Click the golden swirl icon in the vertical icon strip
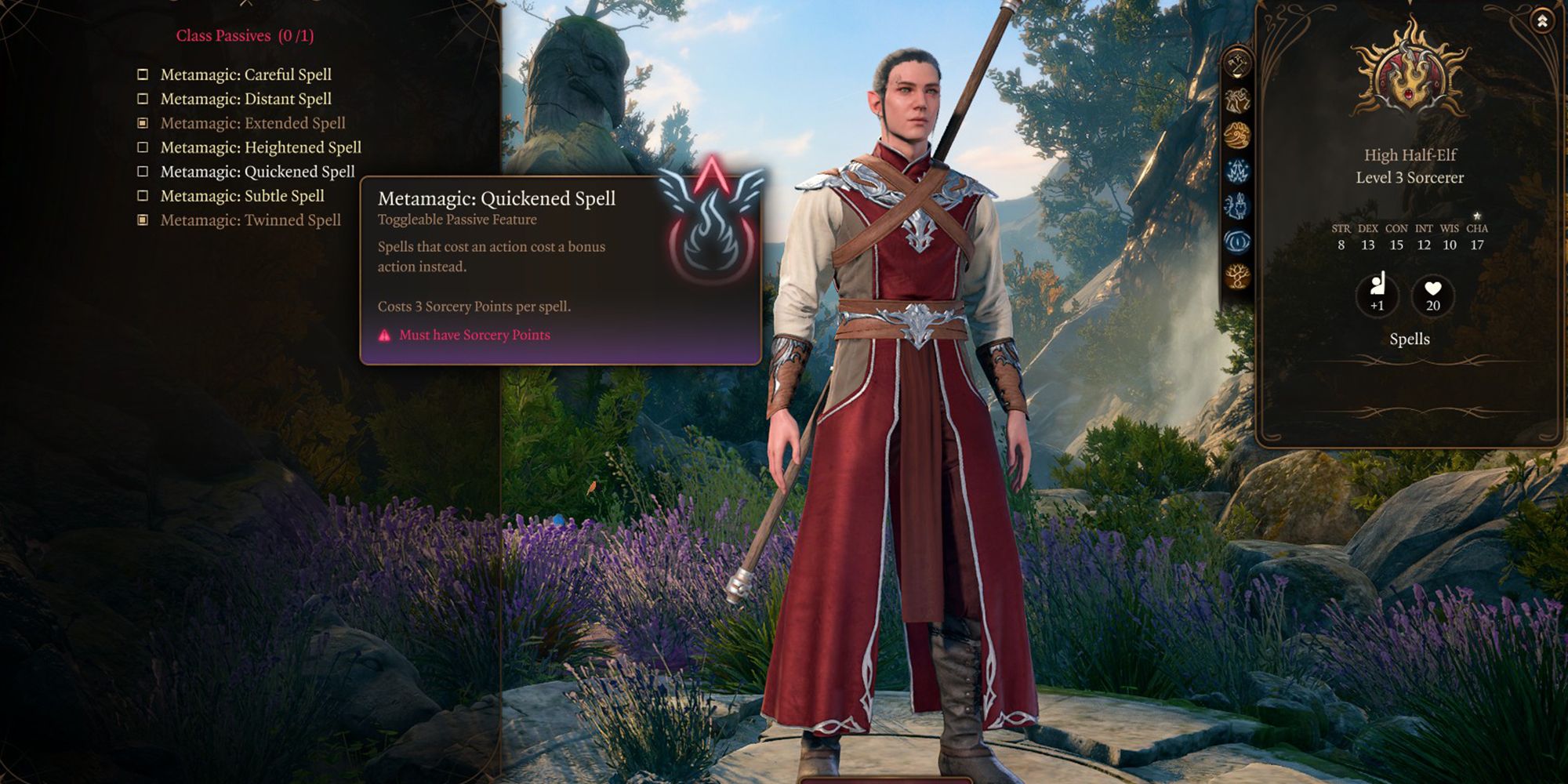 click(1236, 132)
